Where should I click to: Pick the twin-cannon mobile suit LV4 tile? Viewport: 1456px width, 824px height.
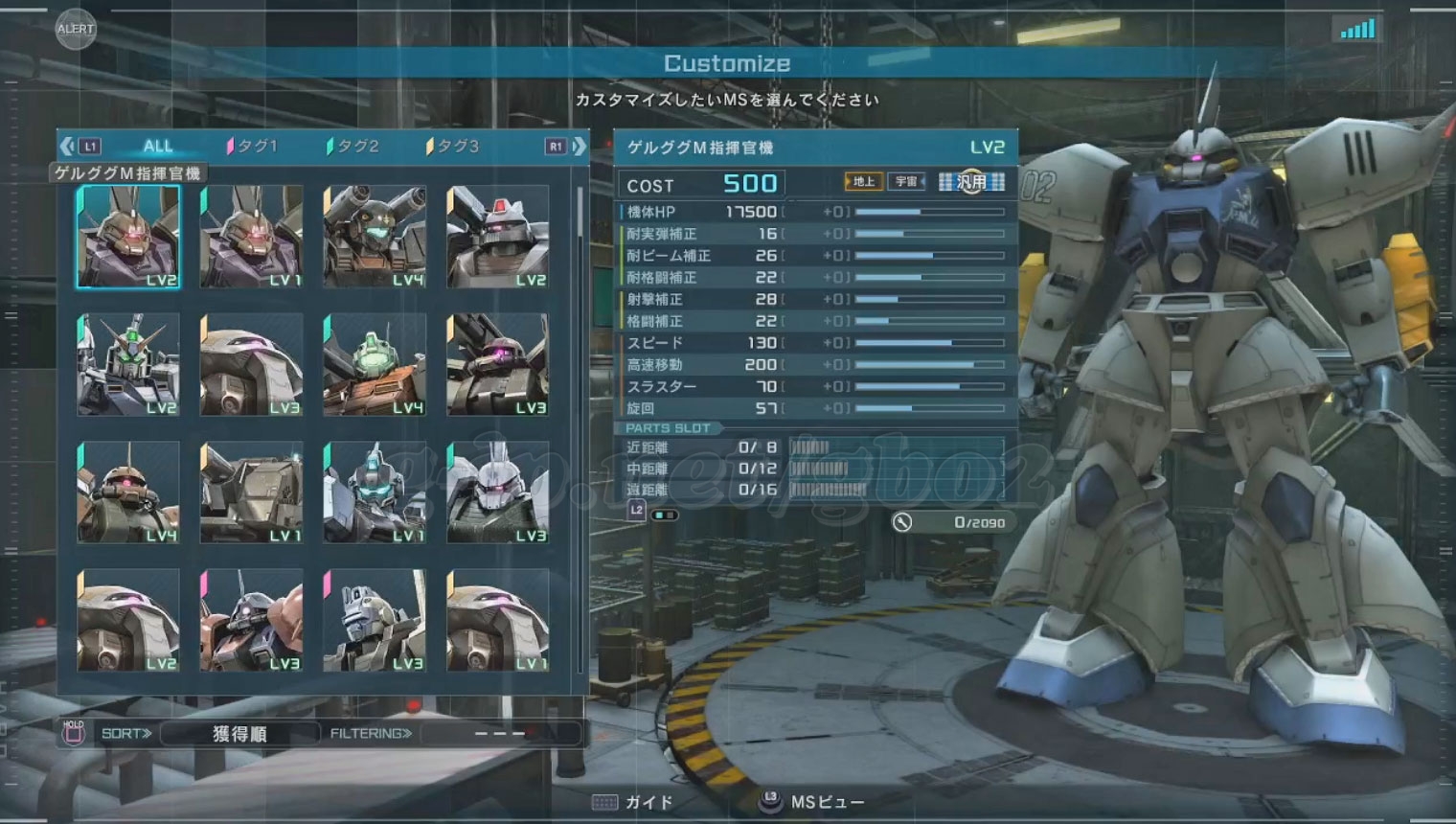pyautogui.click(x=375, y=237)
